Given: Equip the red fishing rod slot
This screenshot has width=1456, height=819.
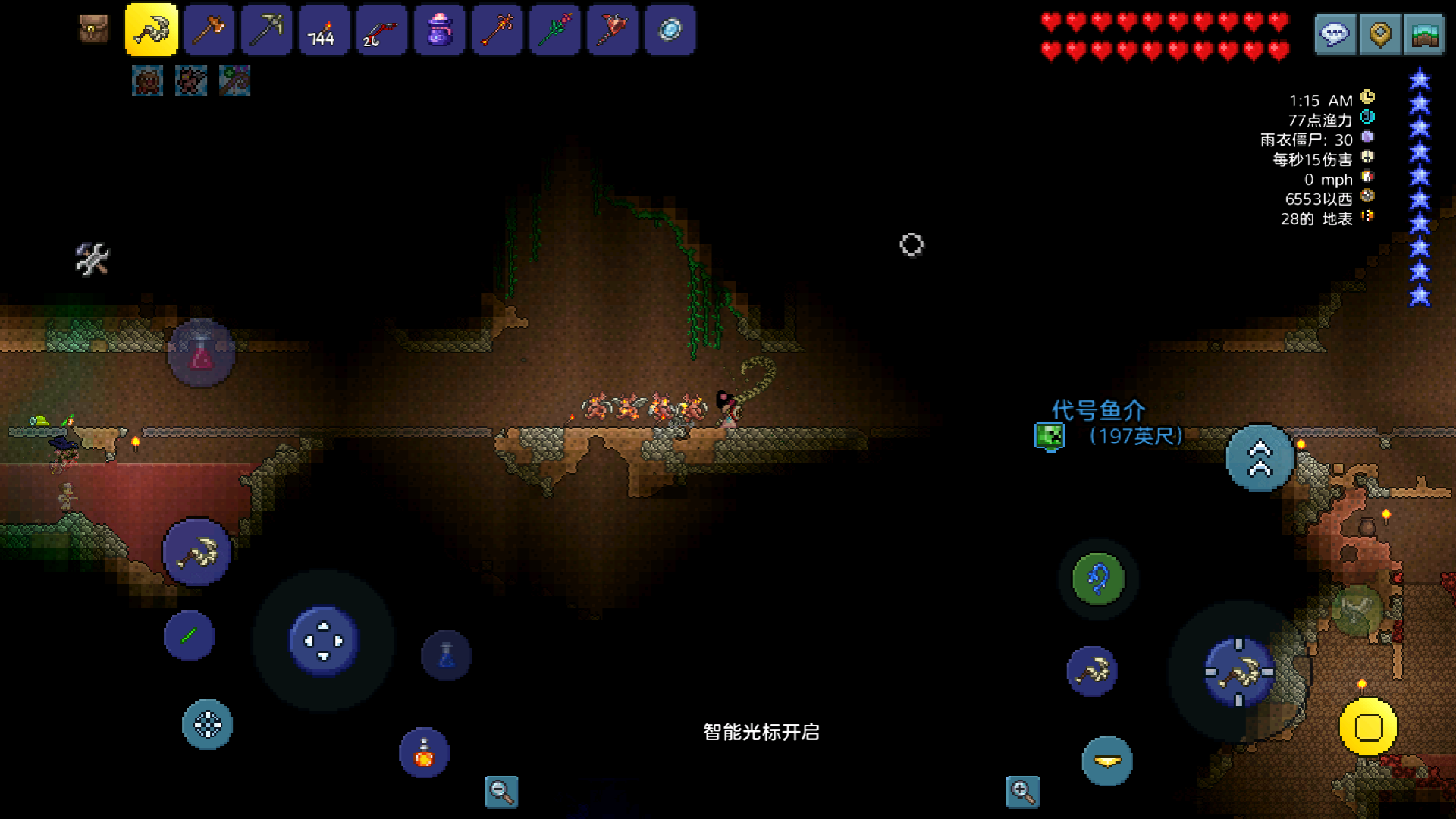Looking at the screenshot, I should (381, 30).
